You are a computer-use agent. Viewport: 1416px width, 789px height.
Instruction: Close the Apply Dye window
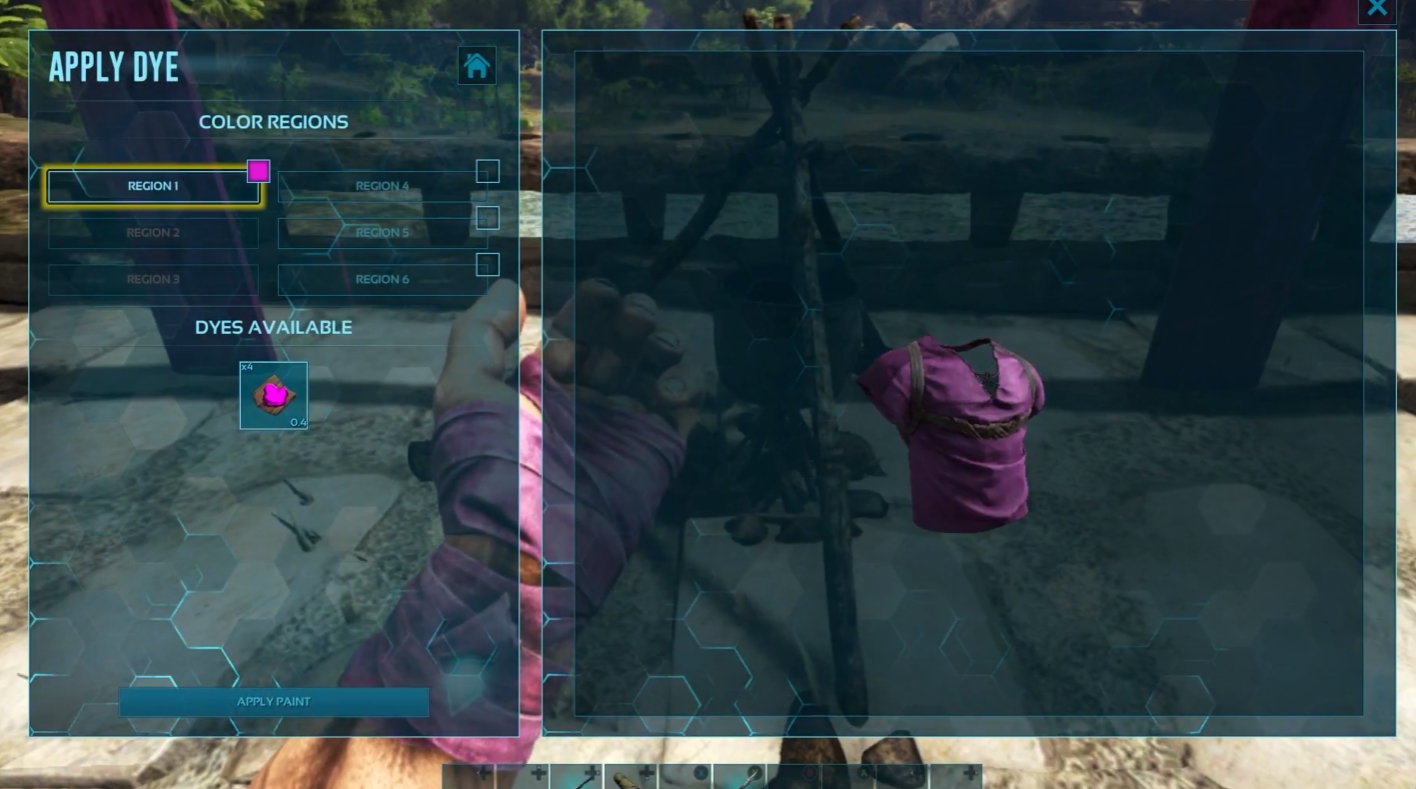tap(1377, 9)
